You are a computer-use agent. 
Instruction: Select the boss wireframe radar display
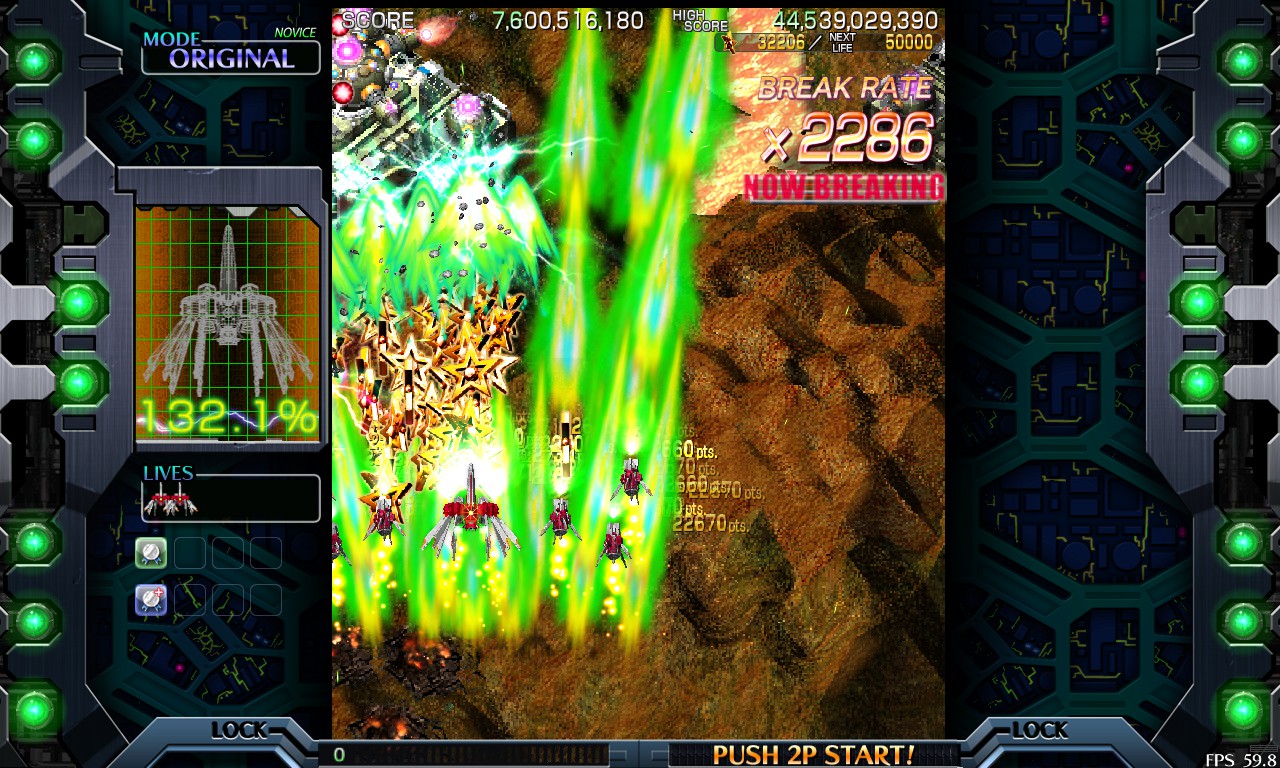[x=228, y=322]
